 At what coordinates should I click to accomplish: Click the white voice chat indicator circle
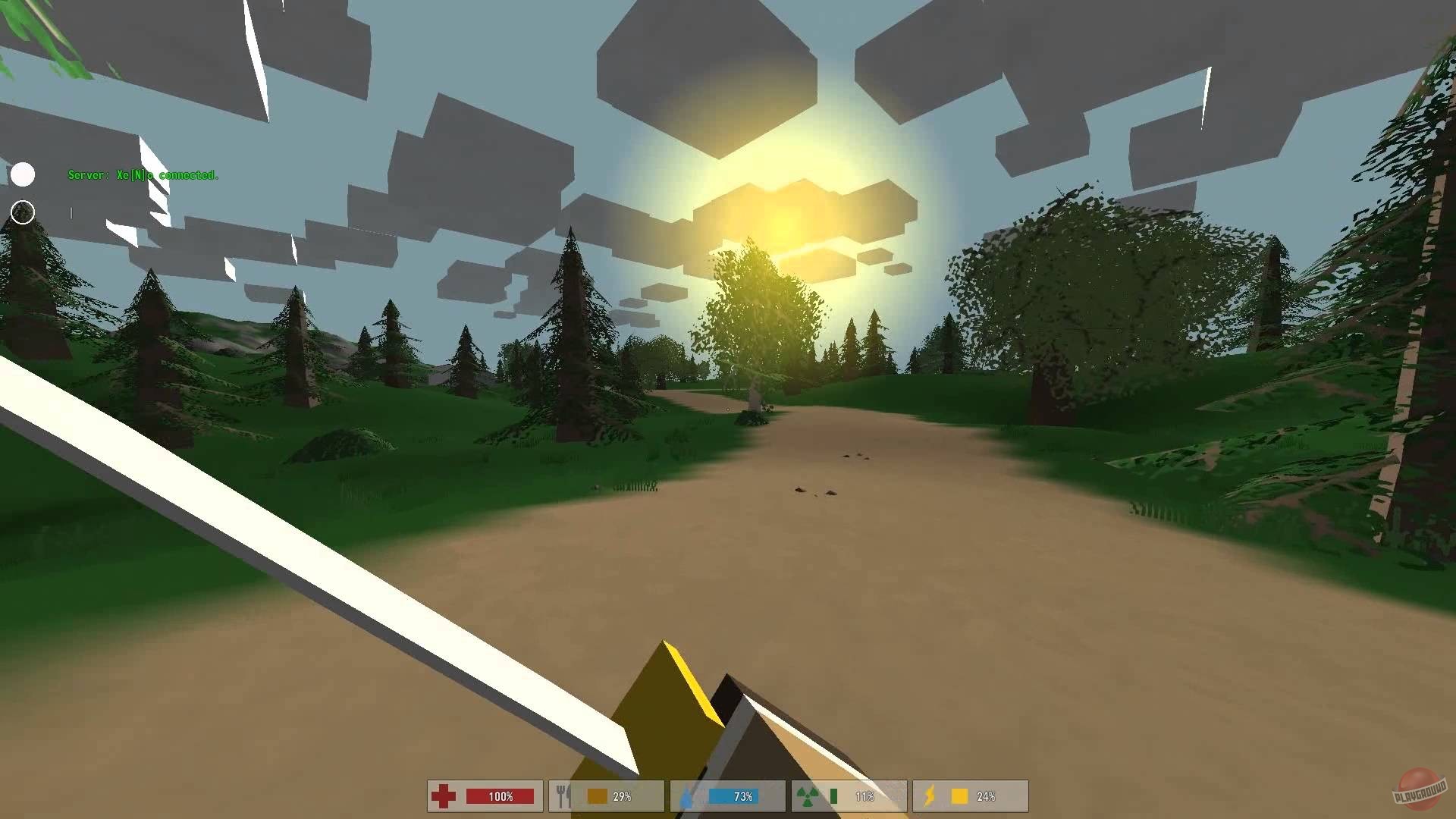(x=25, y=175)
